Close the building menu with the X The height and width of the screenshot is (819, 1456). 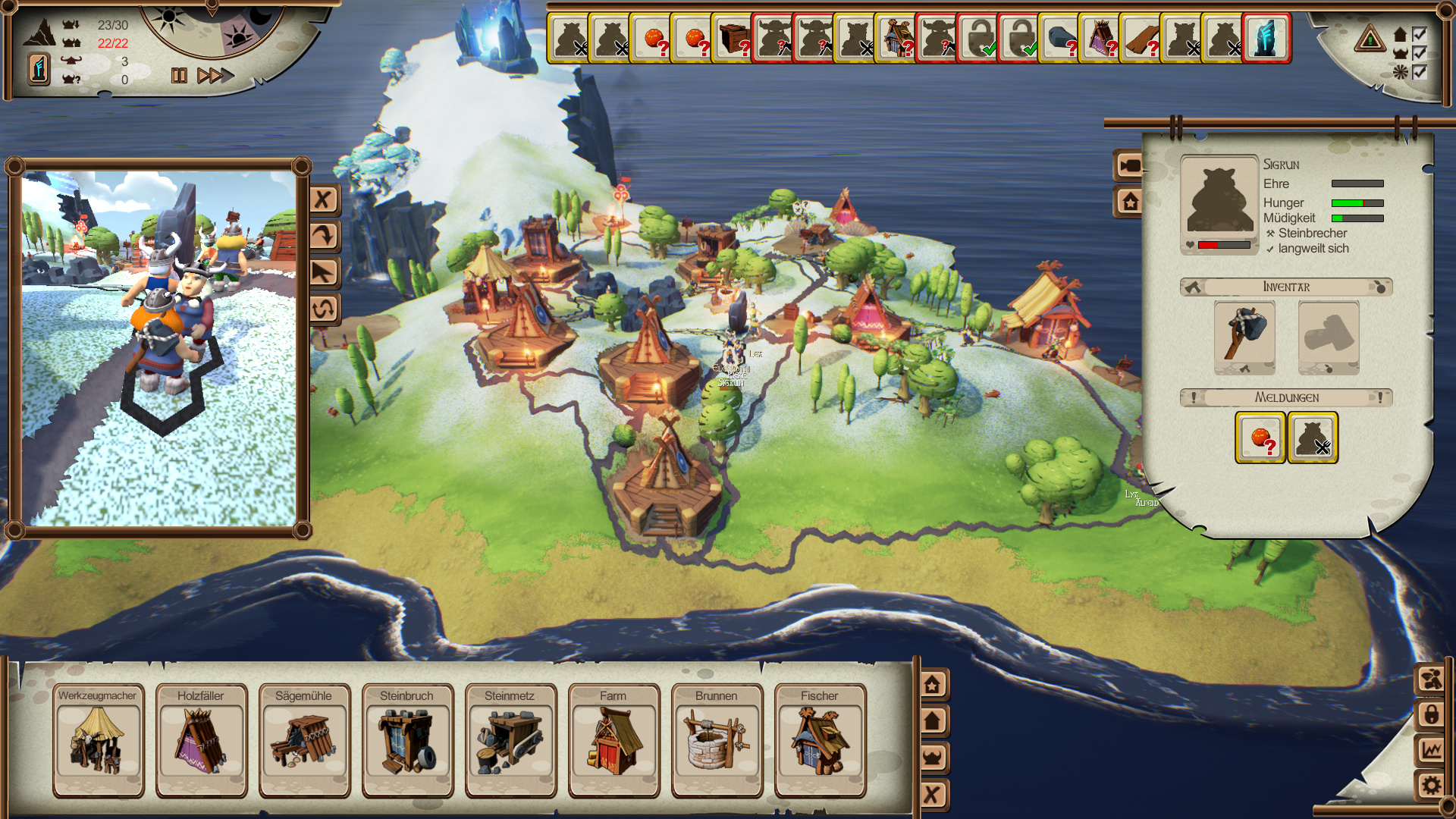pyautogui.click(x=932, y=795)
